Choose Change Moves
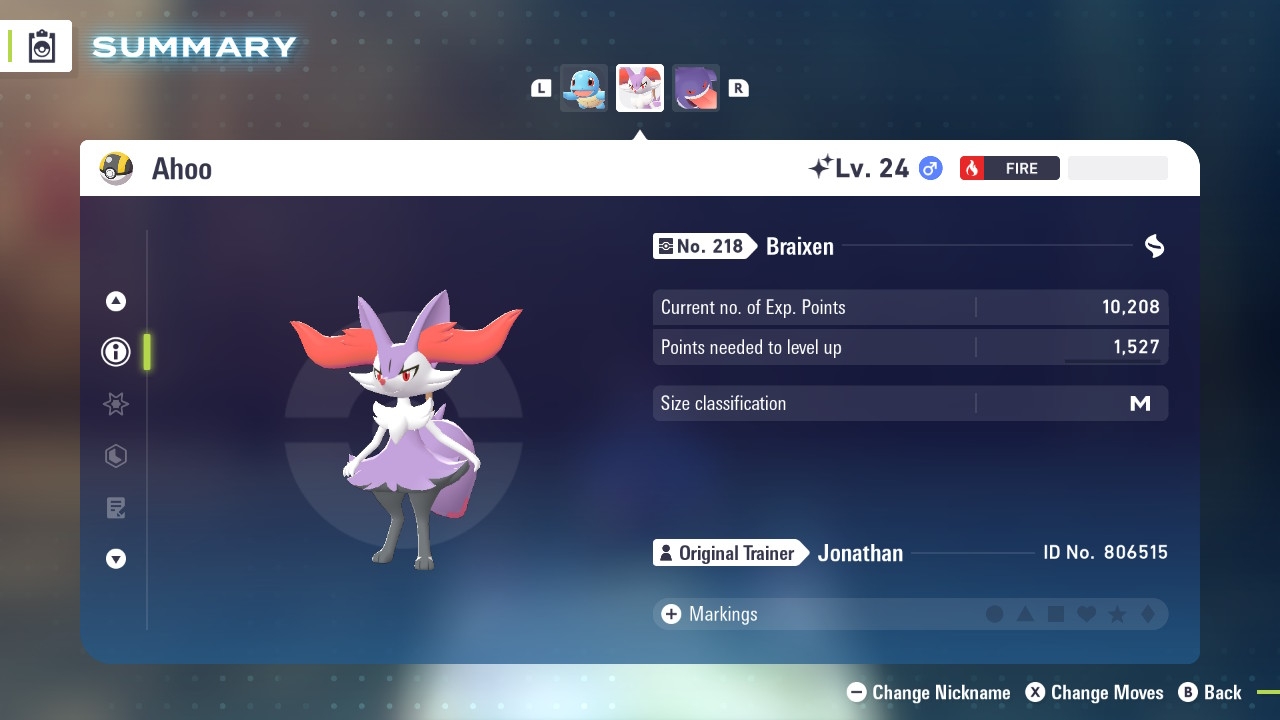This screenshot has width=1280, height=720. 1095,692
